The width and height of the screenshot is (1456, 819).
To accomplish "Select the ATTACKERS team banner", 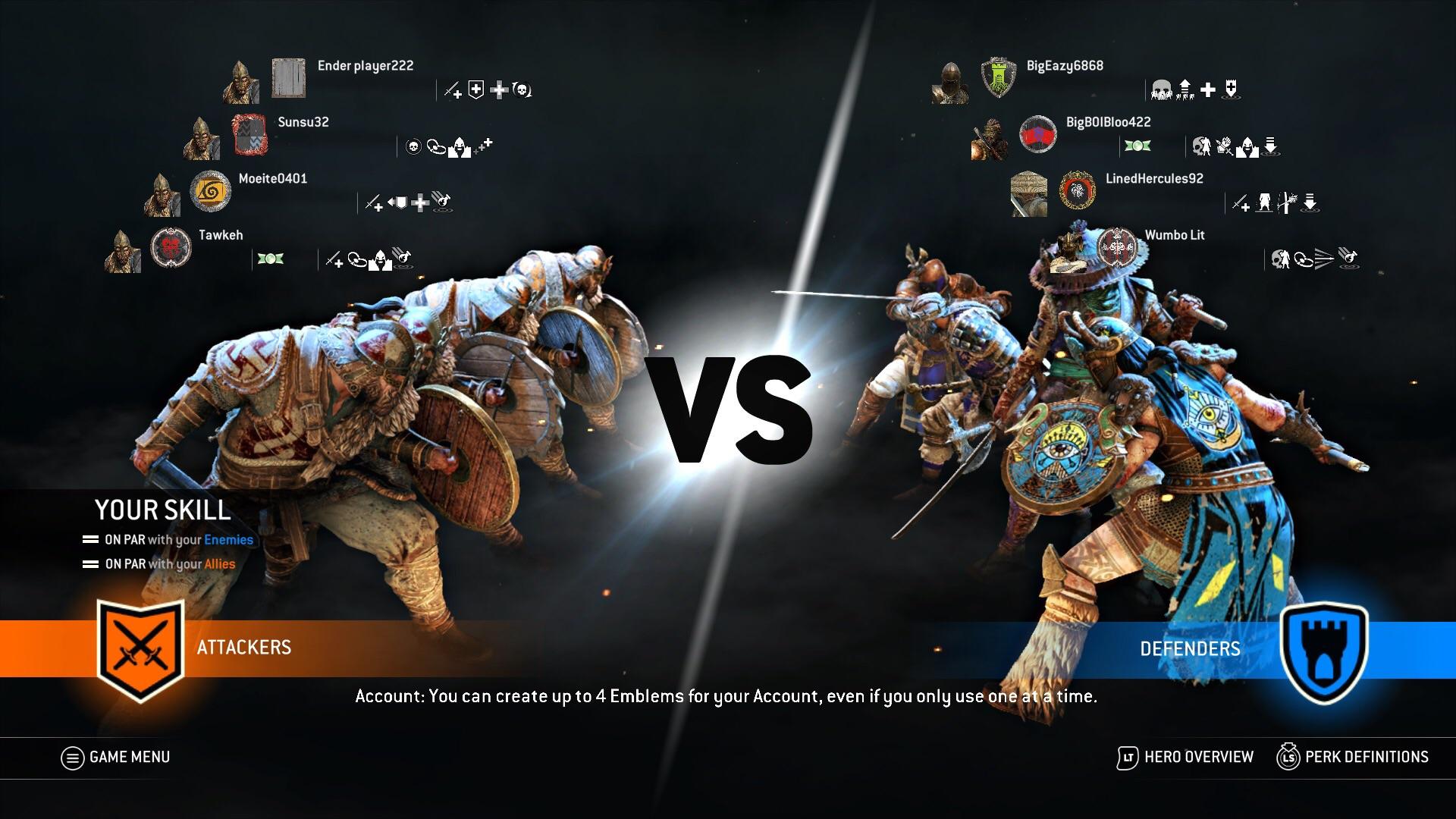I will pos(244,648).
